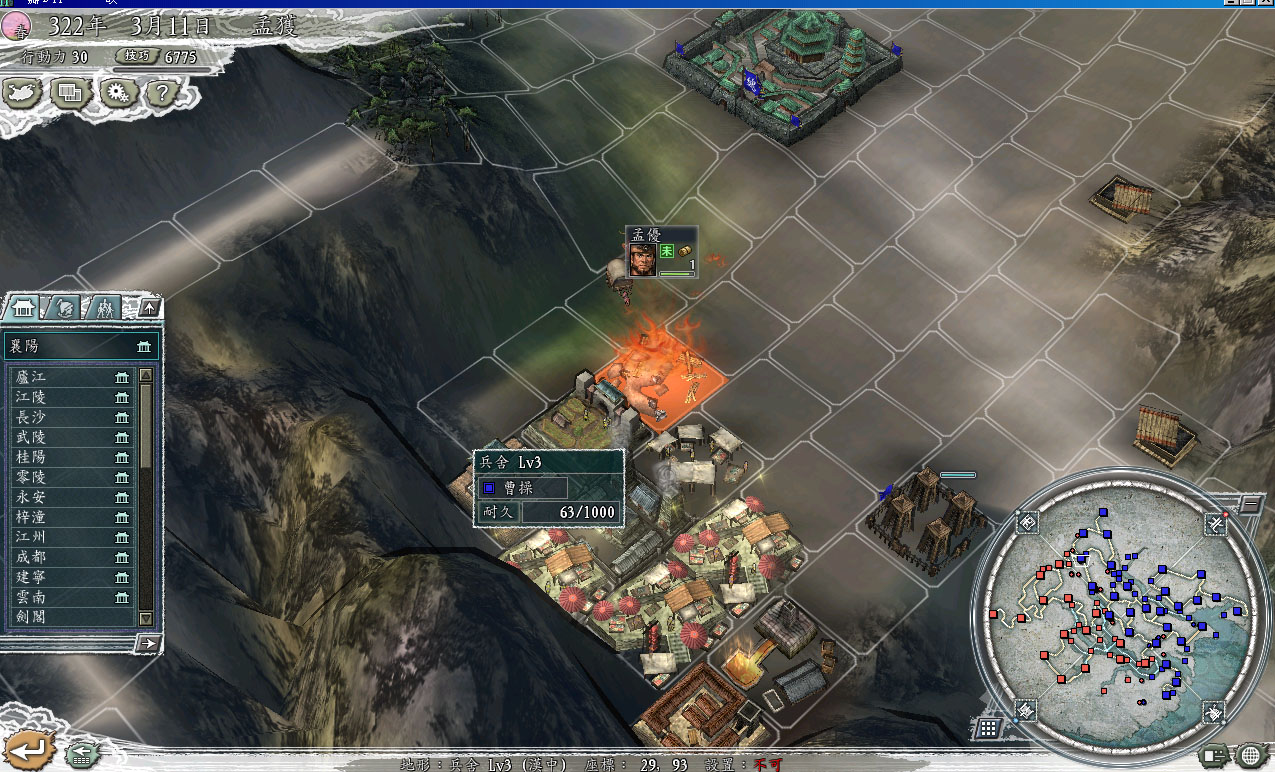Switch to the officer helmet list tab

click(63, 307)
